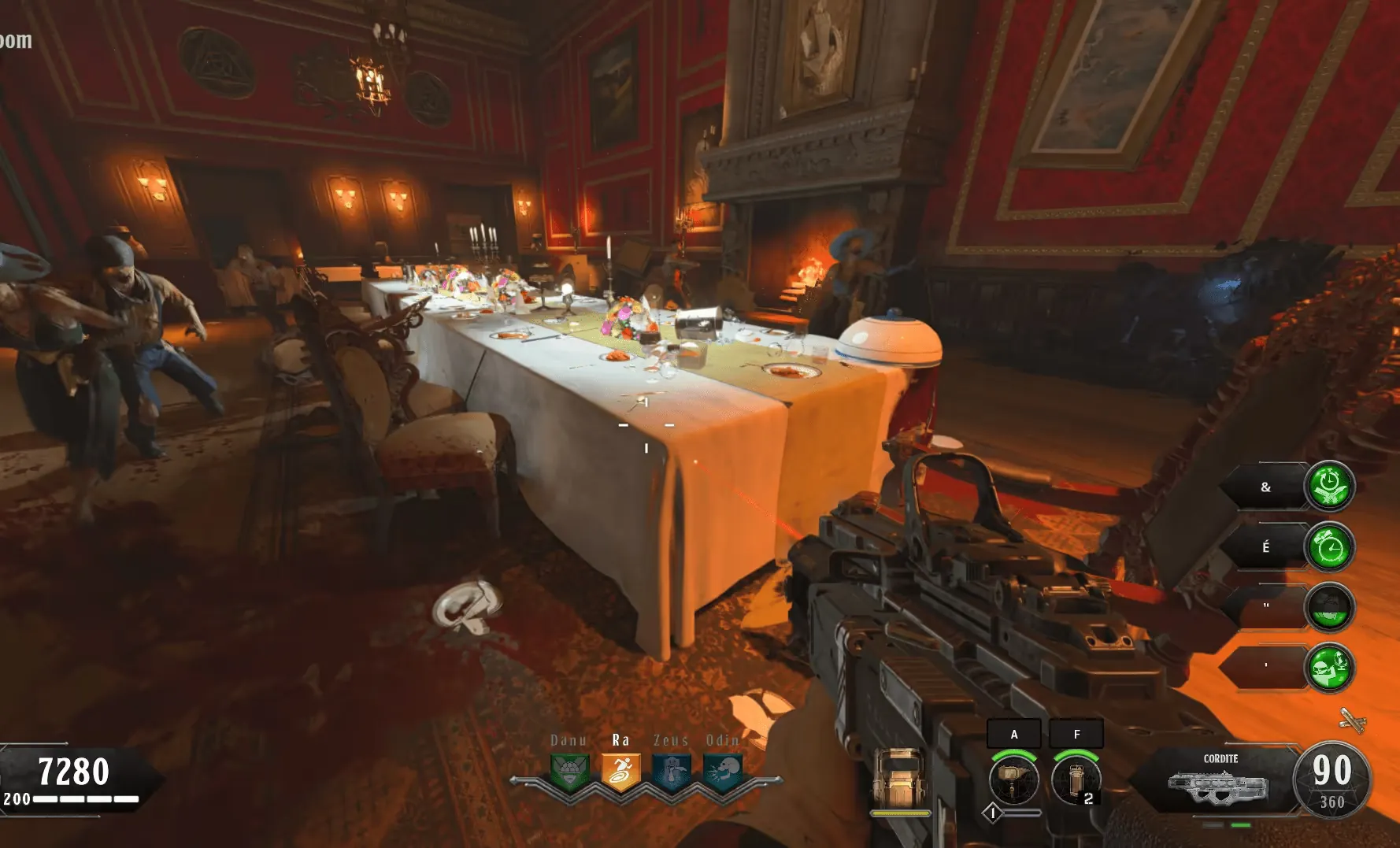The height and width of the screenshot is (848, 1400).
Task: Select the orange Ra perk icon
Action: click(620, 771)
